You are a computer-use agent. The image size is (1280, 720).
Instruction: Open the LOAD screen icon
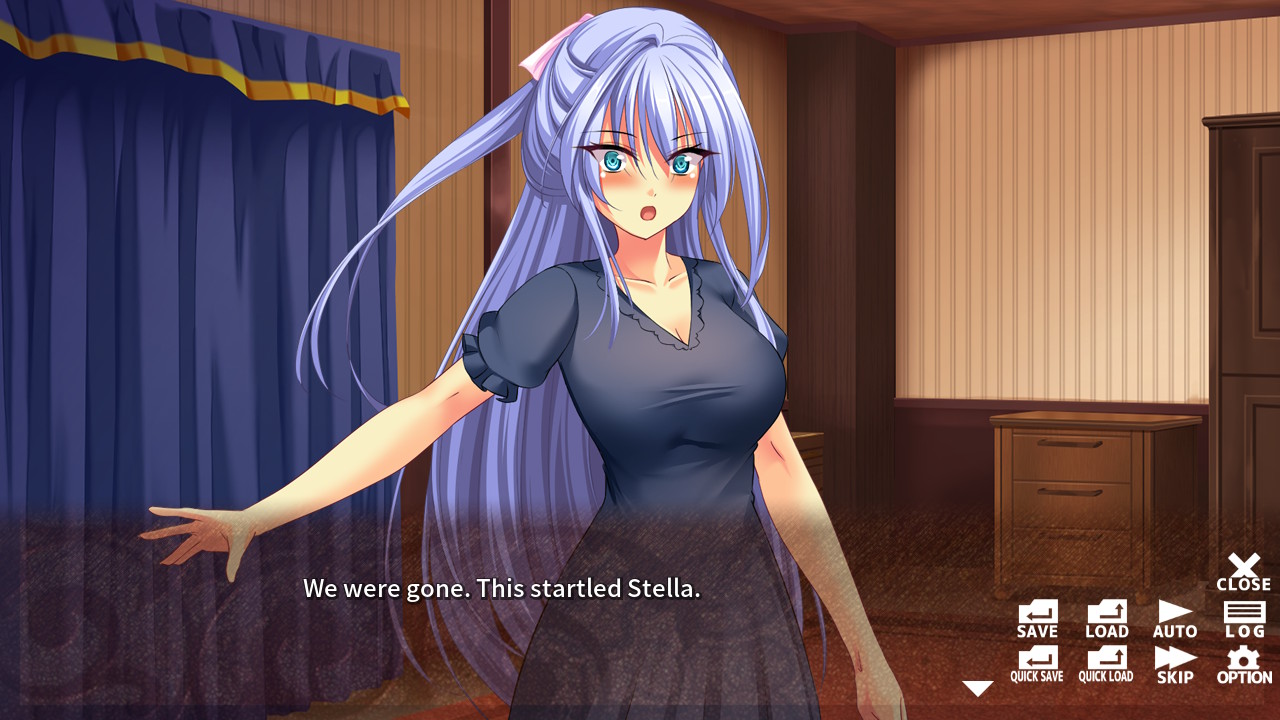coord(1106,617)
